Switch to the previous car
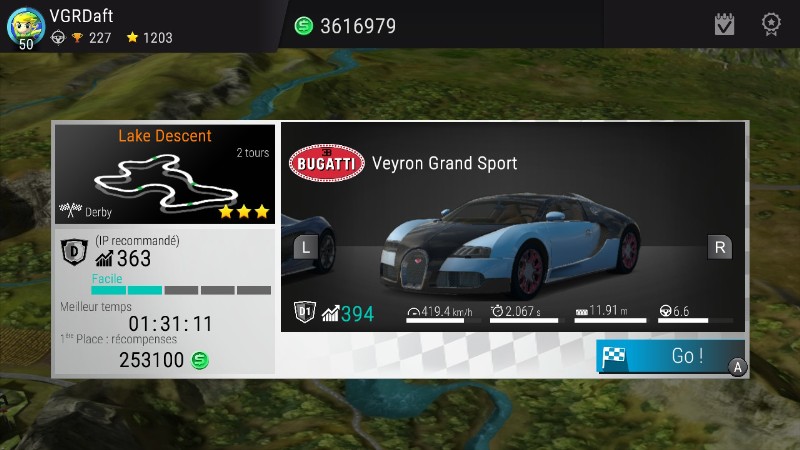Viewport: 800px width, 450px height. [305, 246]
